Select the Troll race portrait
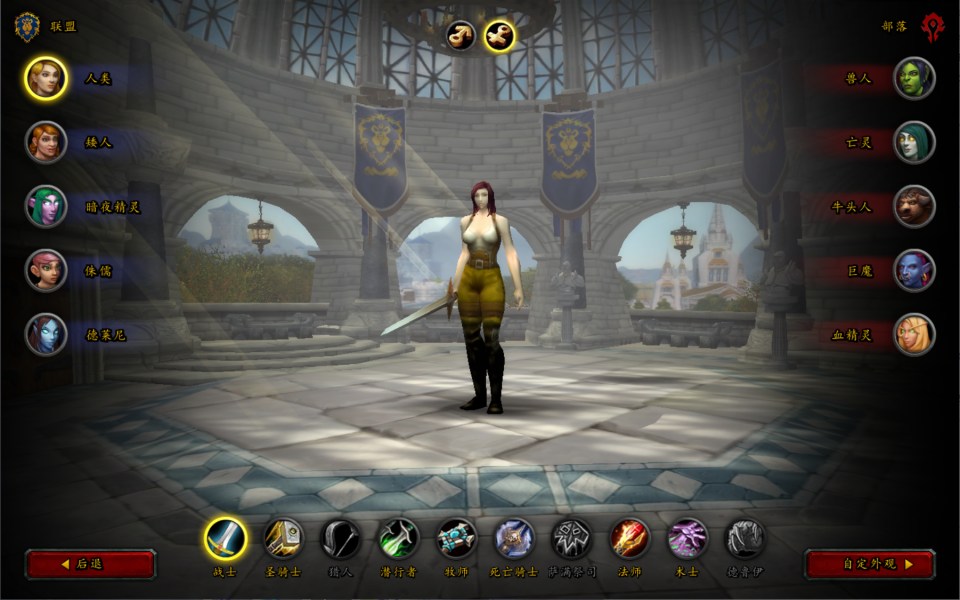Image resolution: width=960 pixels, height=600 pixels. point(914,270)
